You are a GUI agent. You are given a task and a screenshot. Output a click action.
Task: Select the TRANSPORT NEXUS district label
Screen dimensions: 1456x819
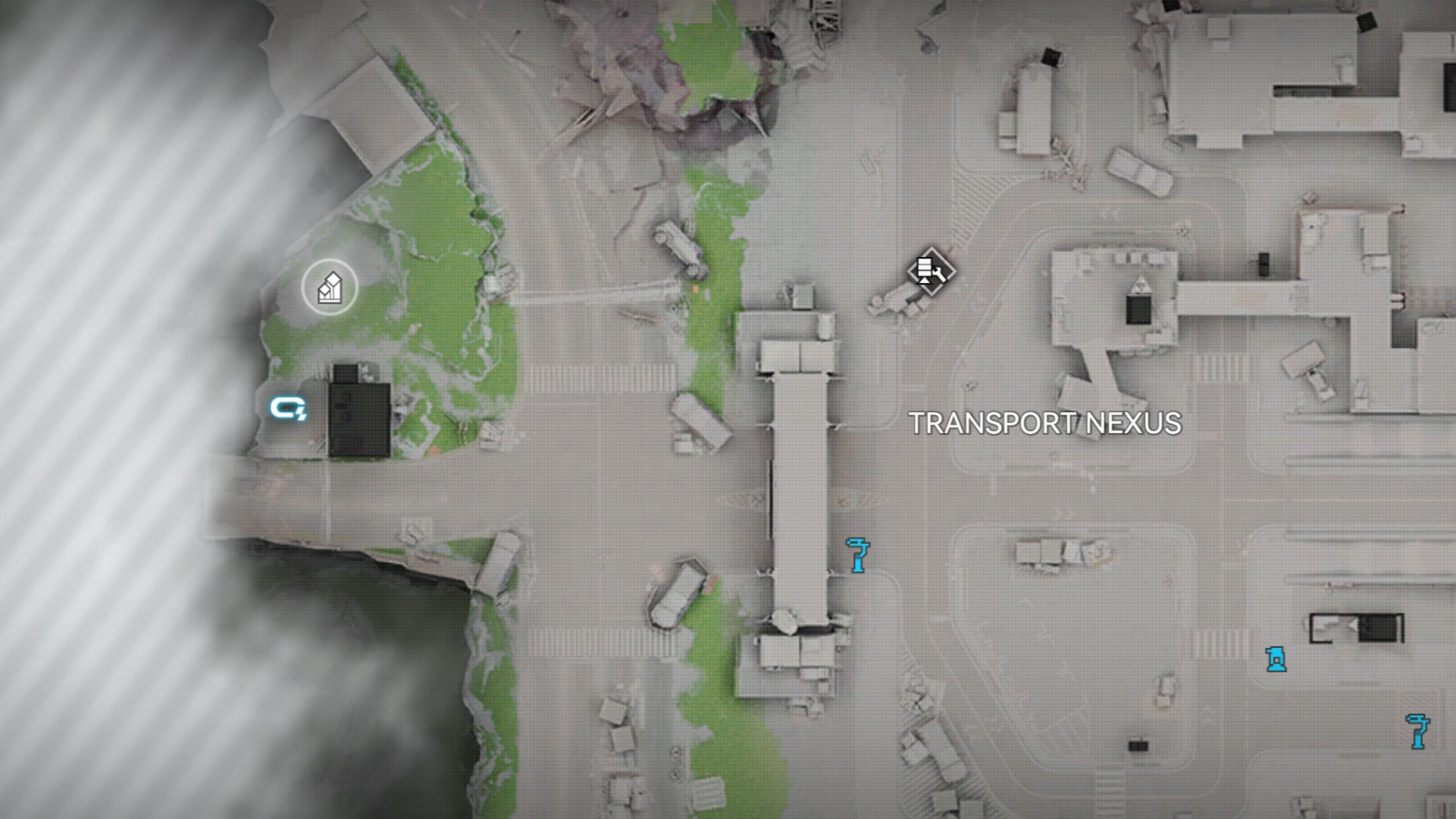point(1045,425)
